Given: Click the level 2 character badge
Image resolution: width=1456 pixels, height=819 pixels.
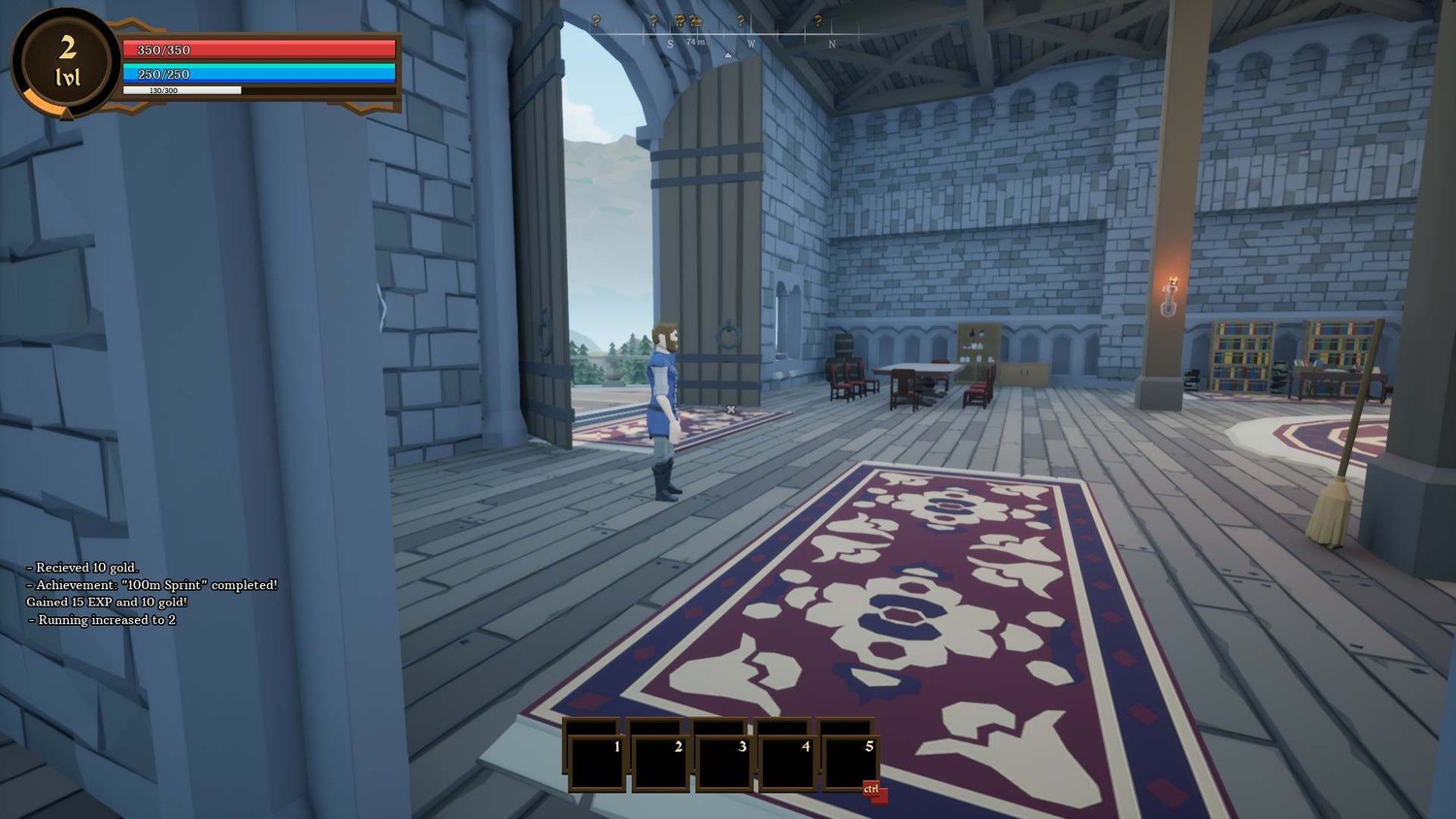Looking at the screenshot, I should 67,62.
